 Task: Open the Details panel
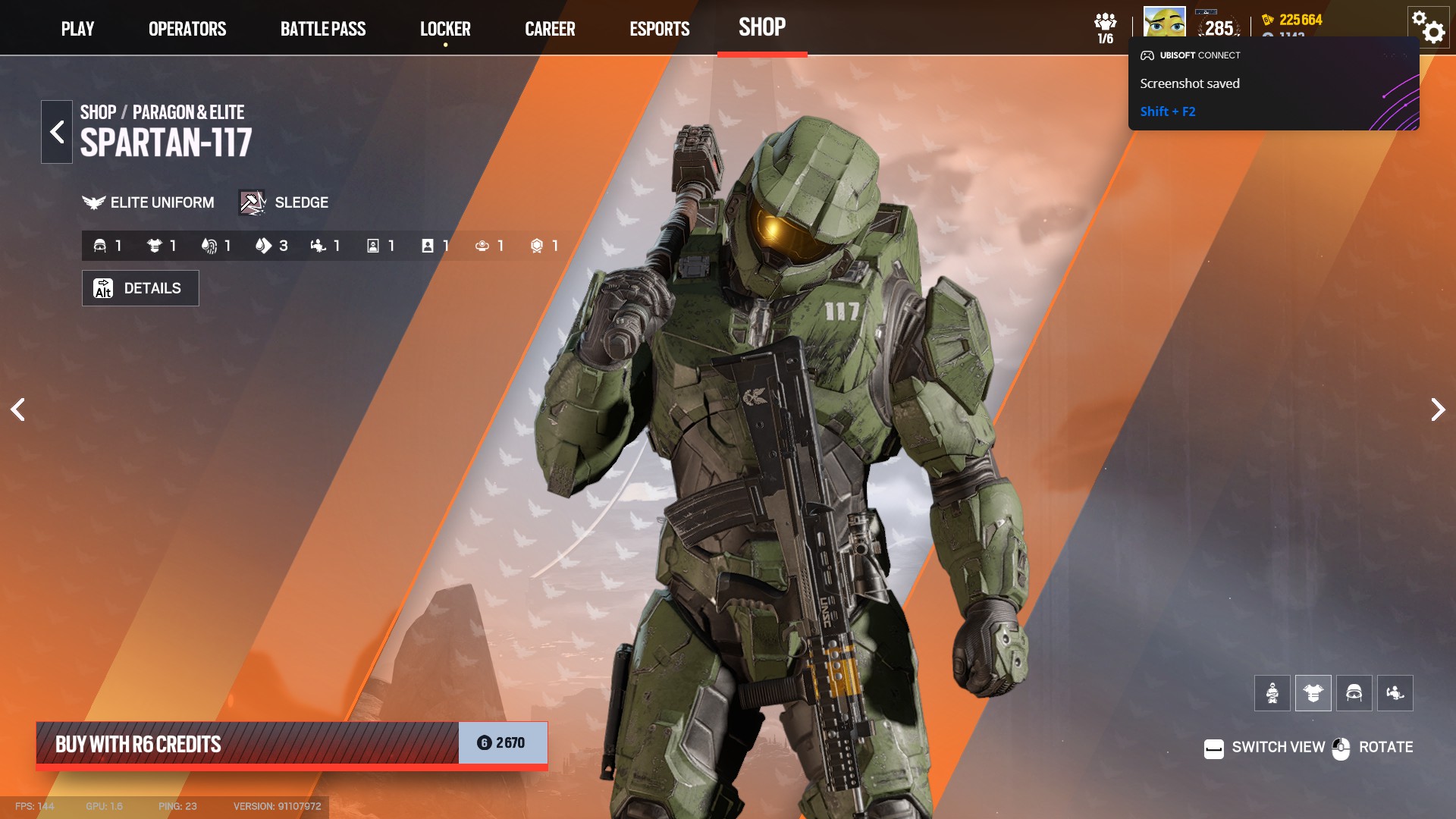pos(140,288)
